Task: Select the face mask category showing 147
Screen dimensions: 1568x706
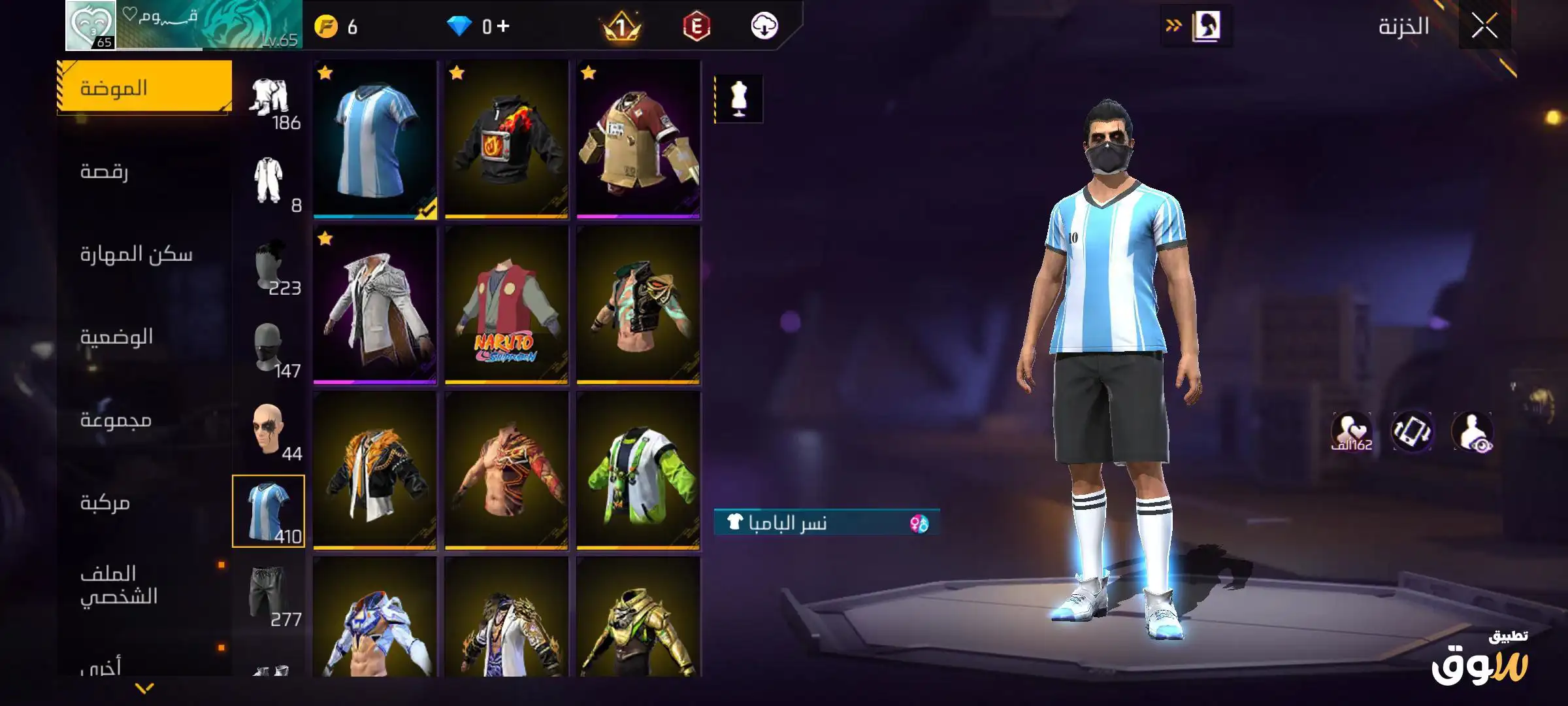Action: point(269,350)
